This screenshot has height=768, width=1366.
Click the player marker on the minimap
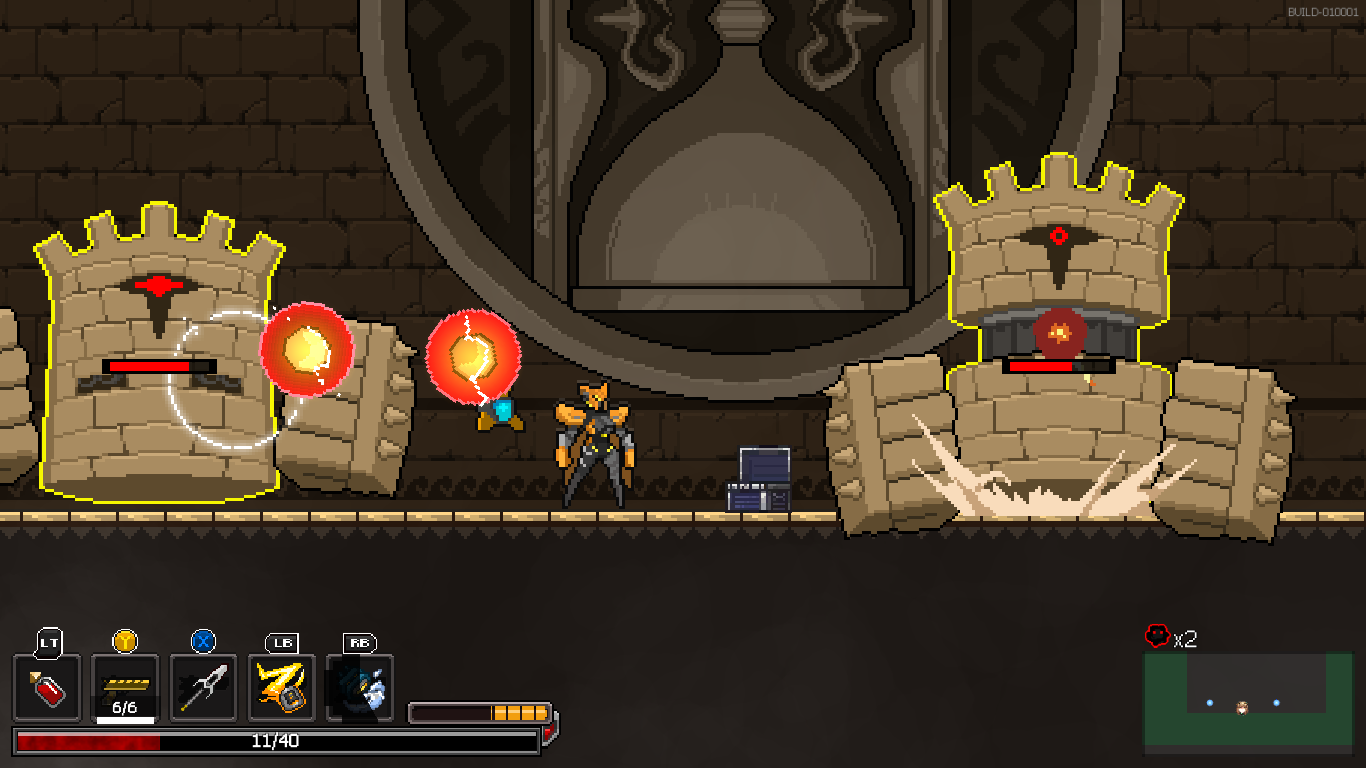(x=1242, y=709)
